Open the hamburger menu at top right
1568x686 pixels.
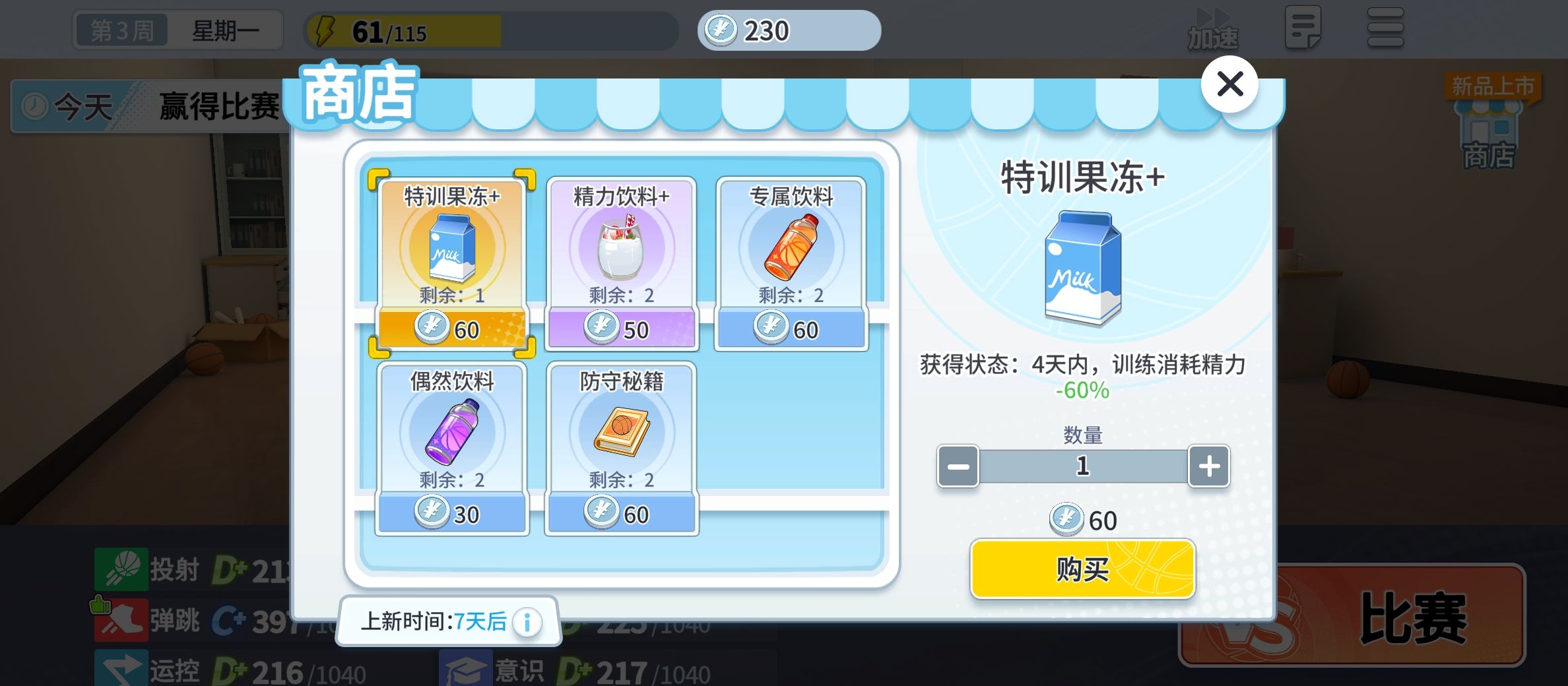1386,26
